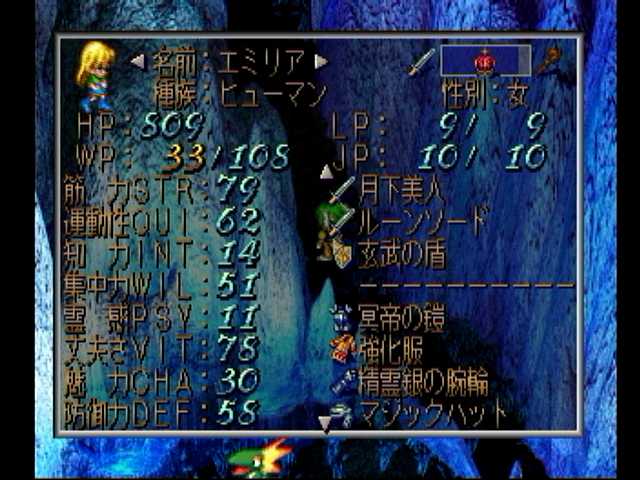The height and width of the screenshot is (480, 640).
Task: Click the right arrow after the name エミリア
Action: pos(321,62)
